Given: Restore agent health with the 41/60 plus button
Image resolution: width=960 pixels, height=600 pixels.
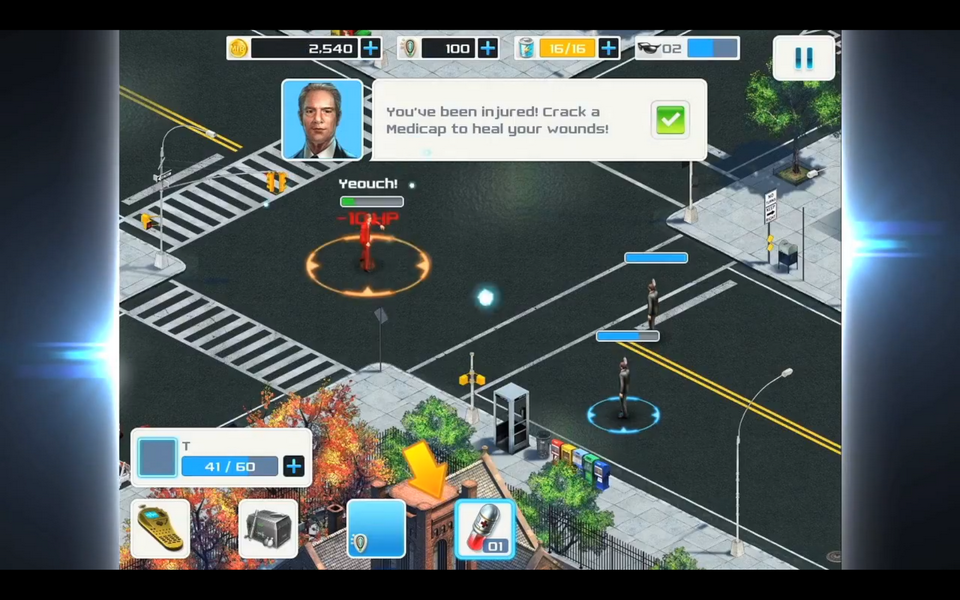Looking at the screenshot, I should pyautogui.click(x=294, y=466).
